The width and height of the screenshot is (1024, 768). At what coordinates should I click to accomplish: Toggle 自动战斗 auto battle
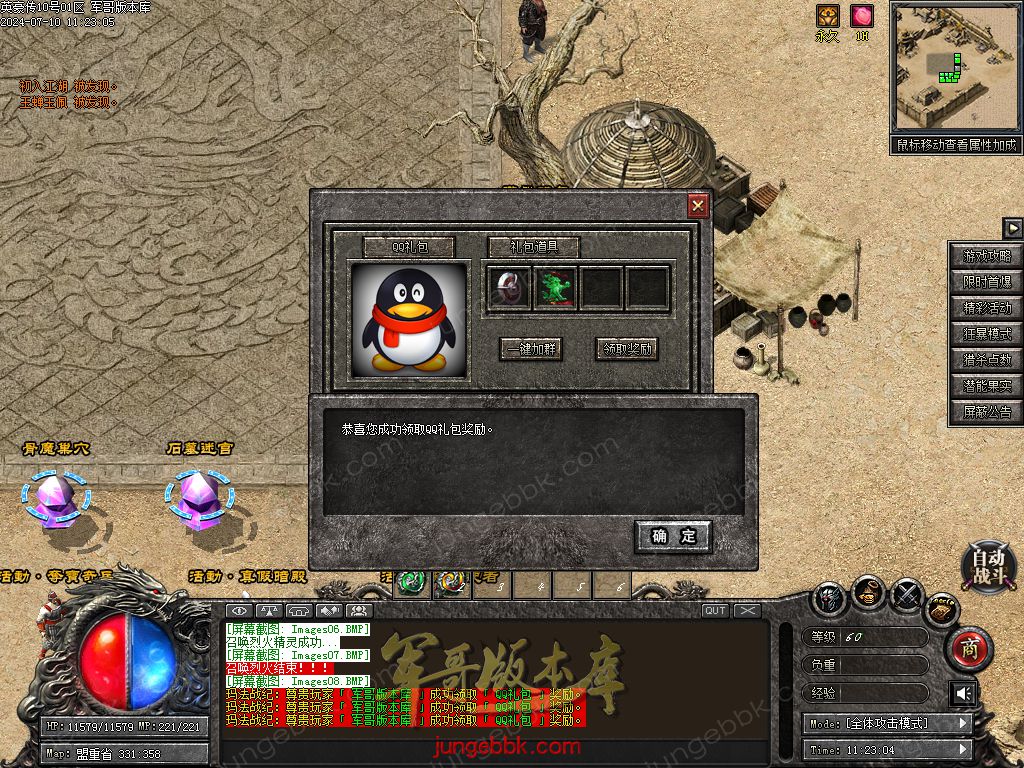[989, 566]
